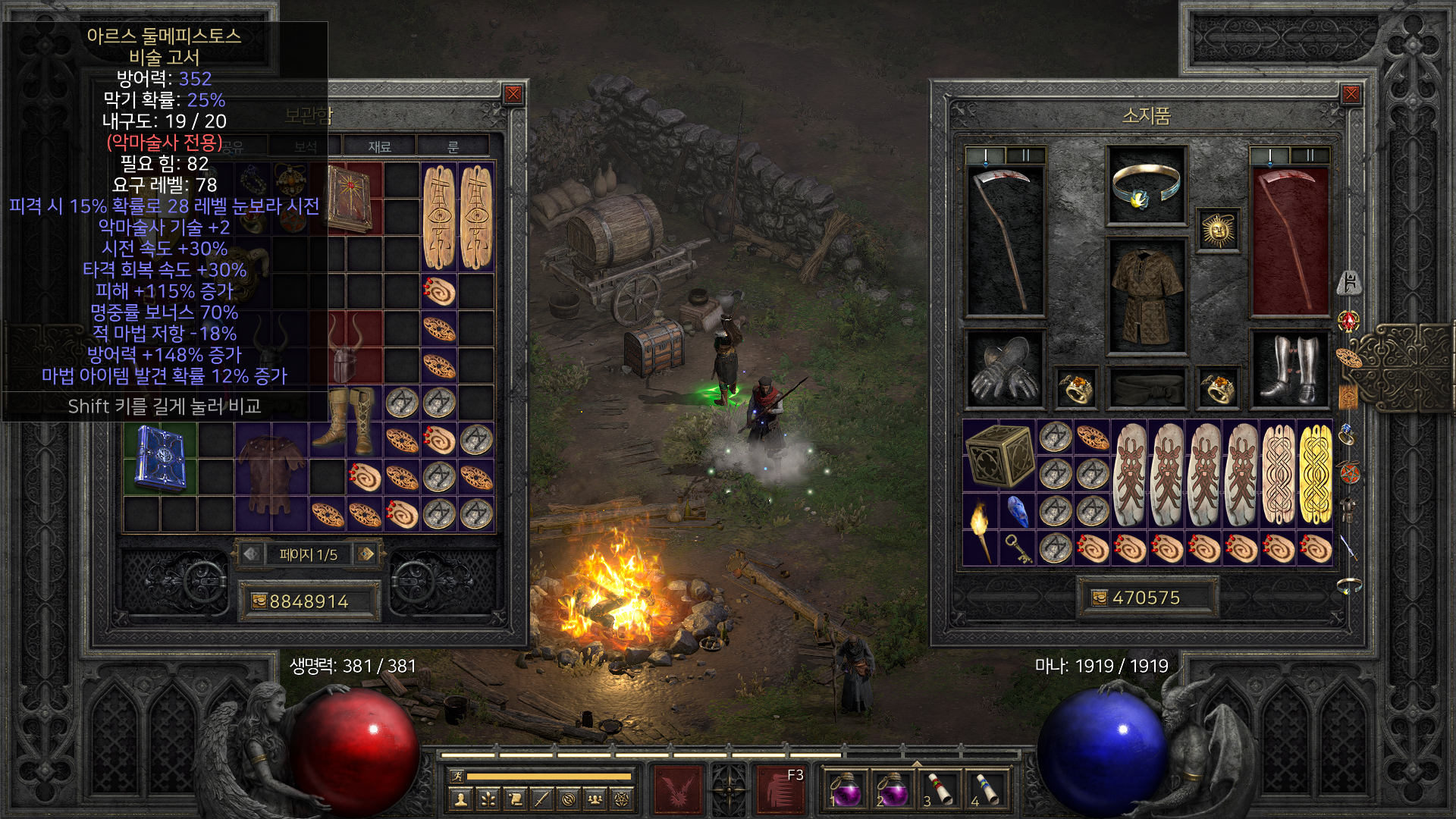Select the Horadric Cube in inventory
This screenshot has width=1456, height=819.
[999, 455]
